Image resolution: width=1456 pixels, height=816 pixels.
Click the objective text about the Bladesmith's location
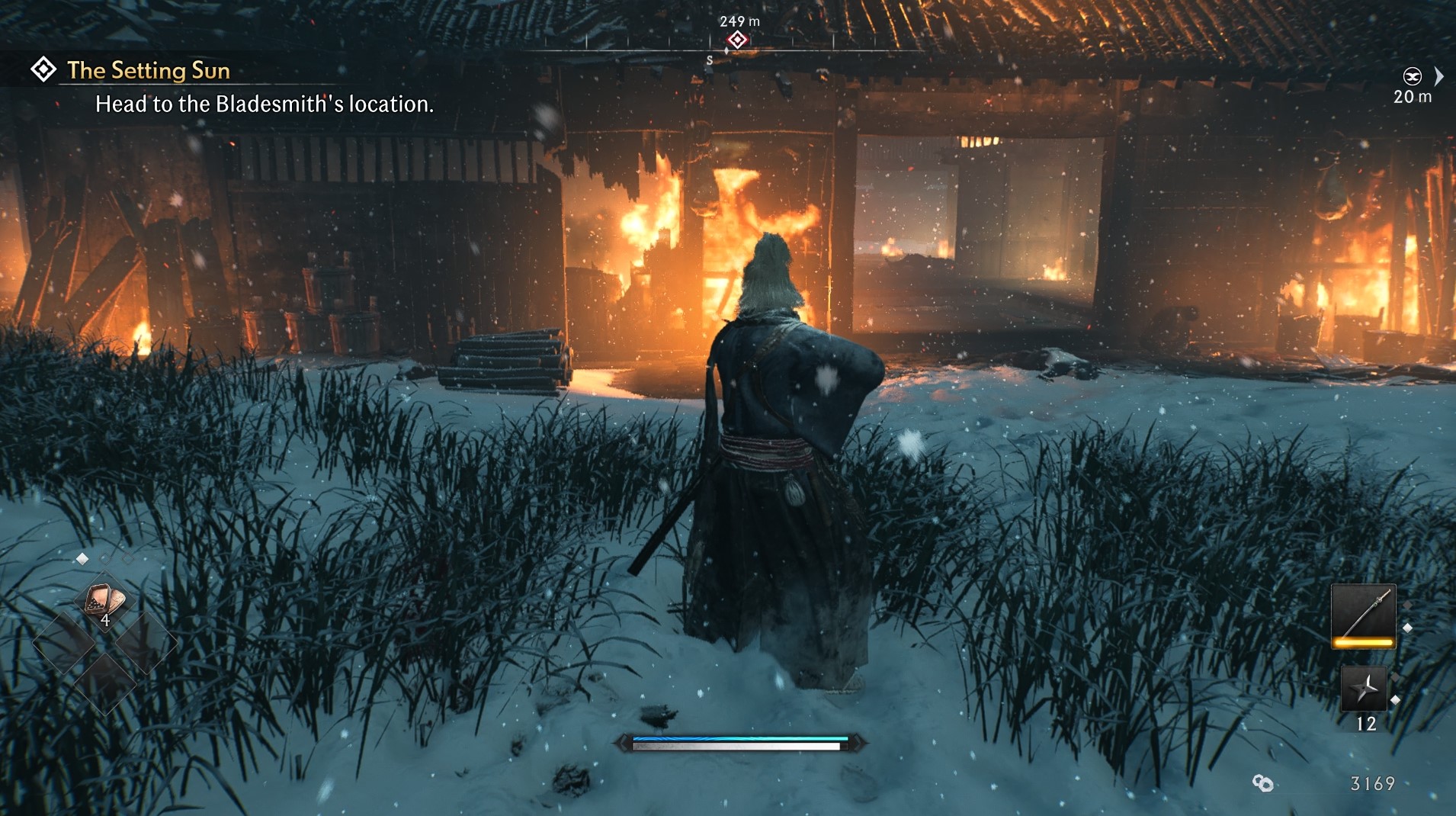point(265,105)
